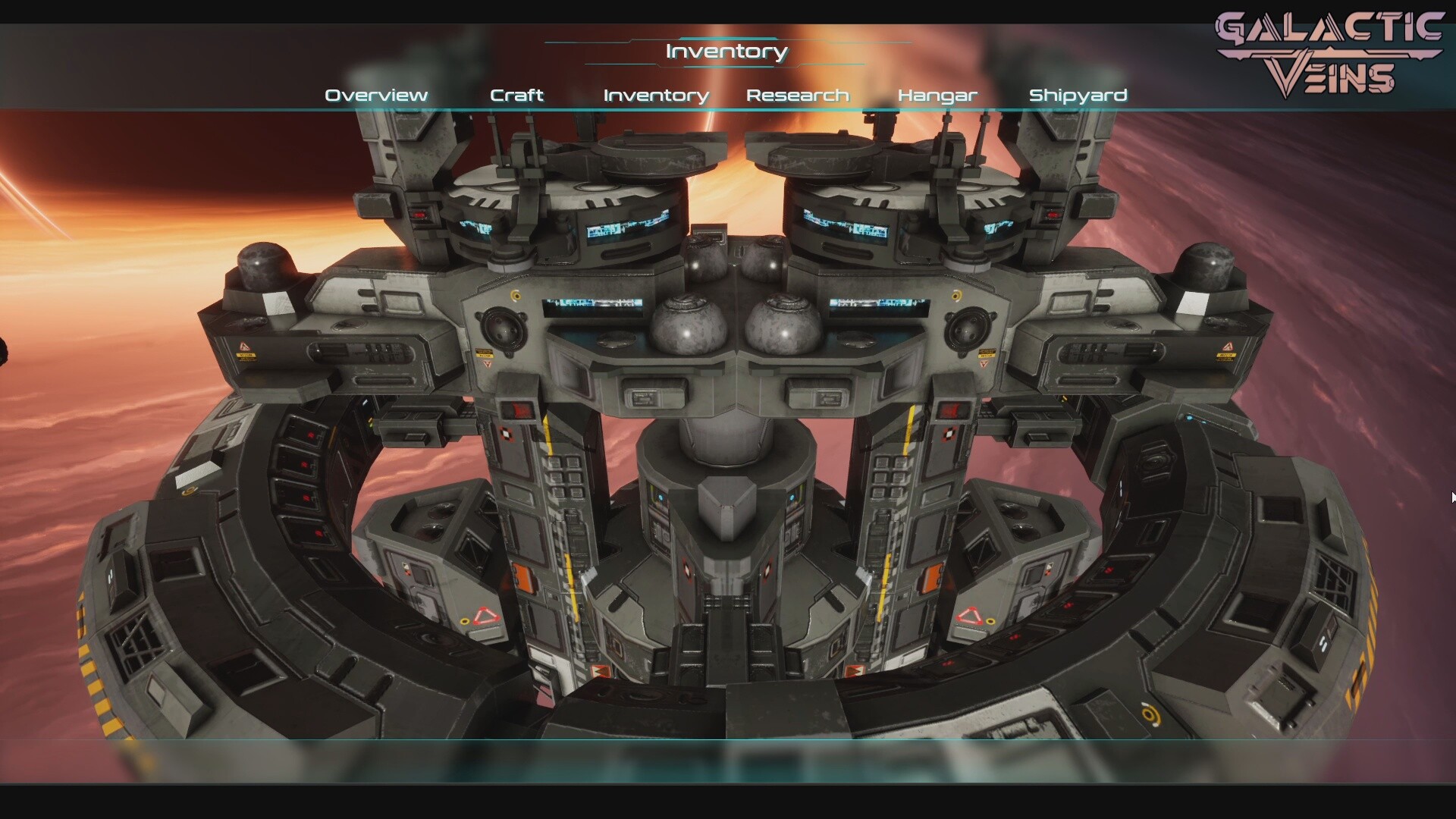Select the Inventory tab
1456x819 pixels.
coord(656,96)
